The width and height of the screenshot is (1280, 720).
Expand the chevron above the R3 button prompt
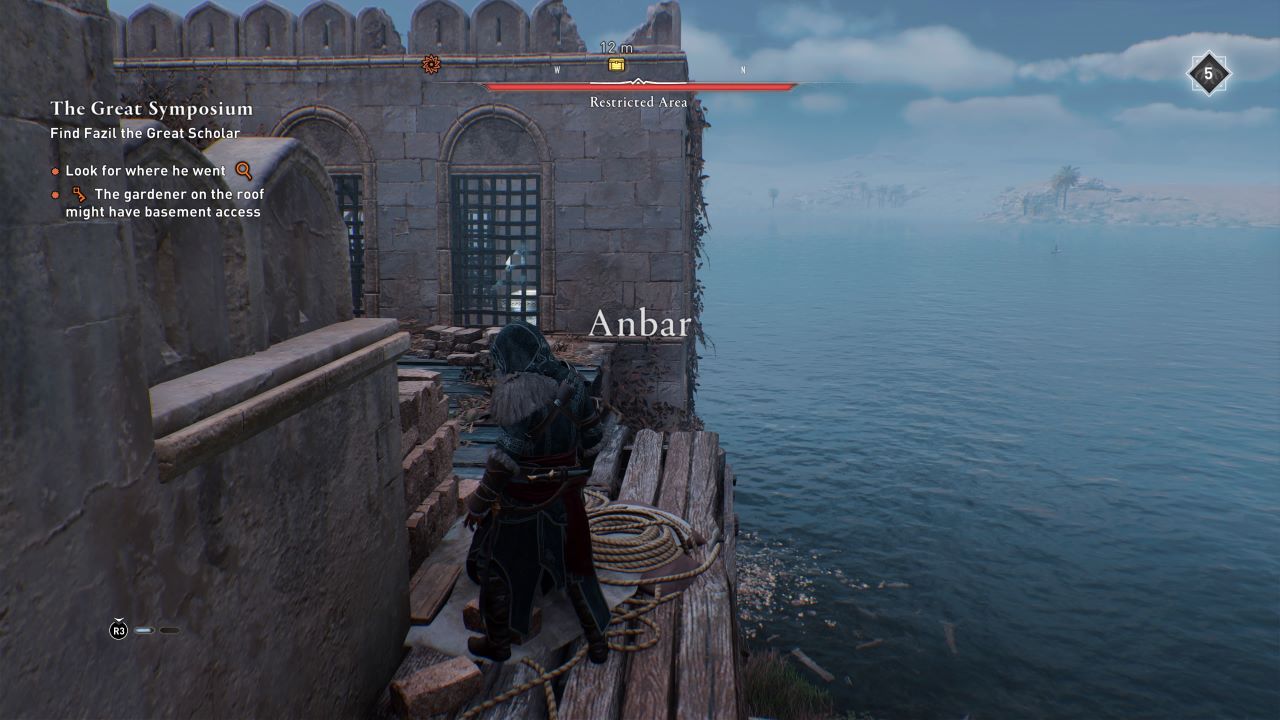[119, 618]
